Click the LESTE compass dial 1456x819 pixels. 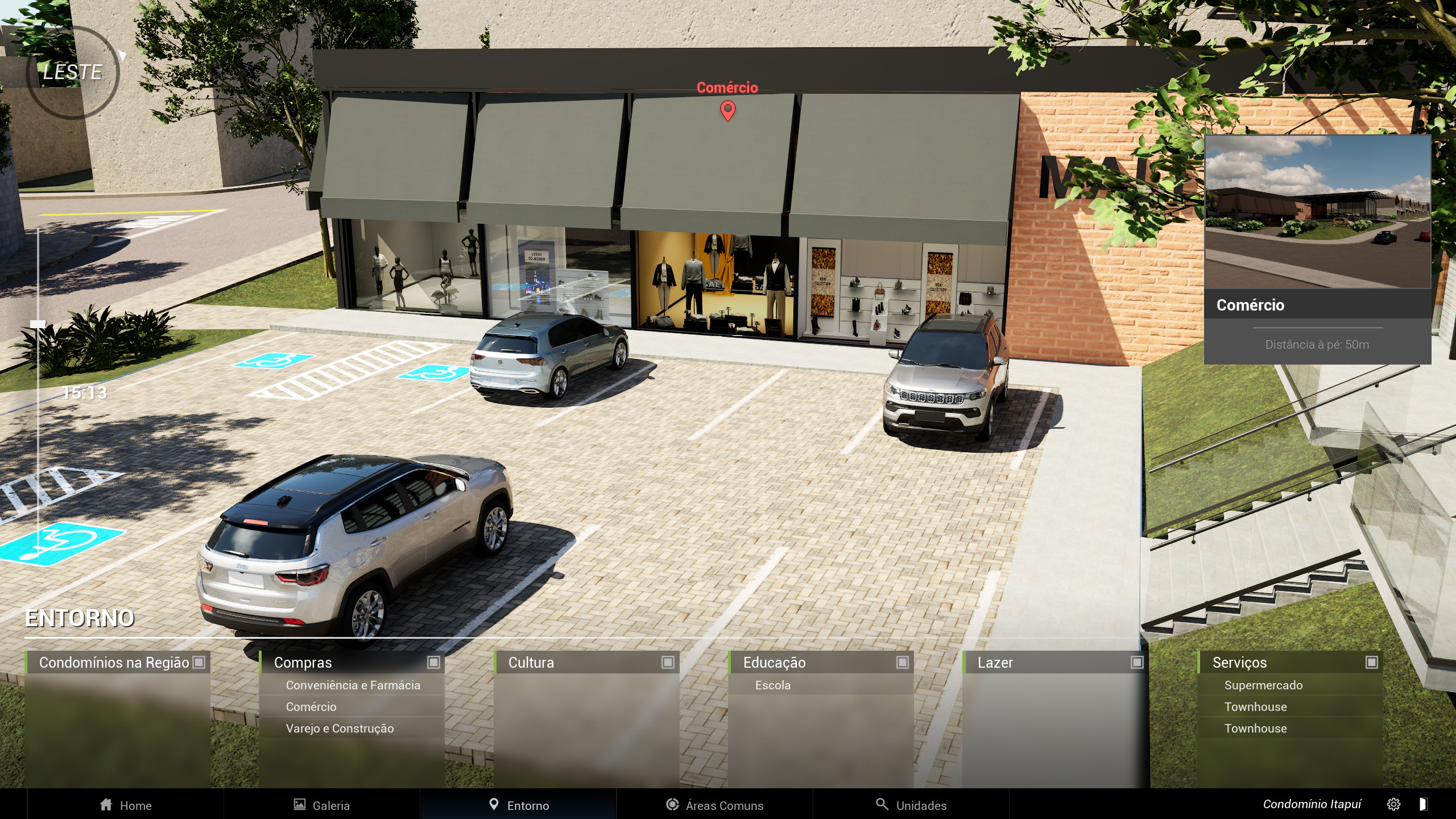pyautogui.click(x=73, y=72)
